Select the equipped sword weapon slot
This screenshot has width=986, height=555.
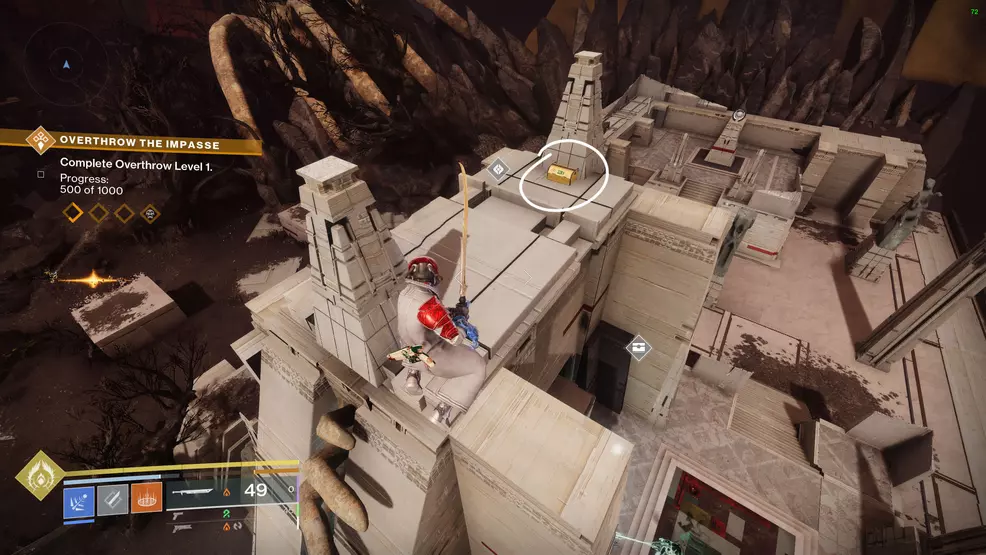199,491
